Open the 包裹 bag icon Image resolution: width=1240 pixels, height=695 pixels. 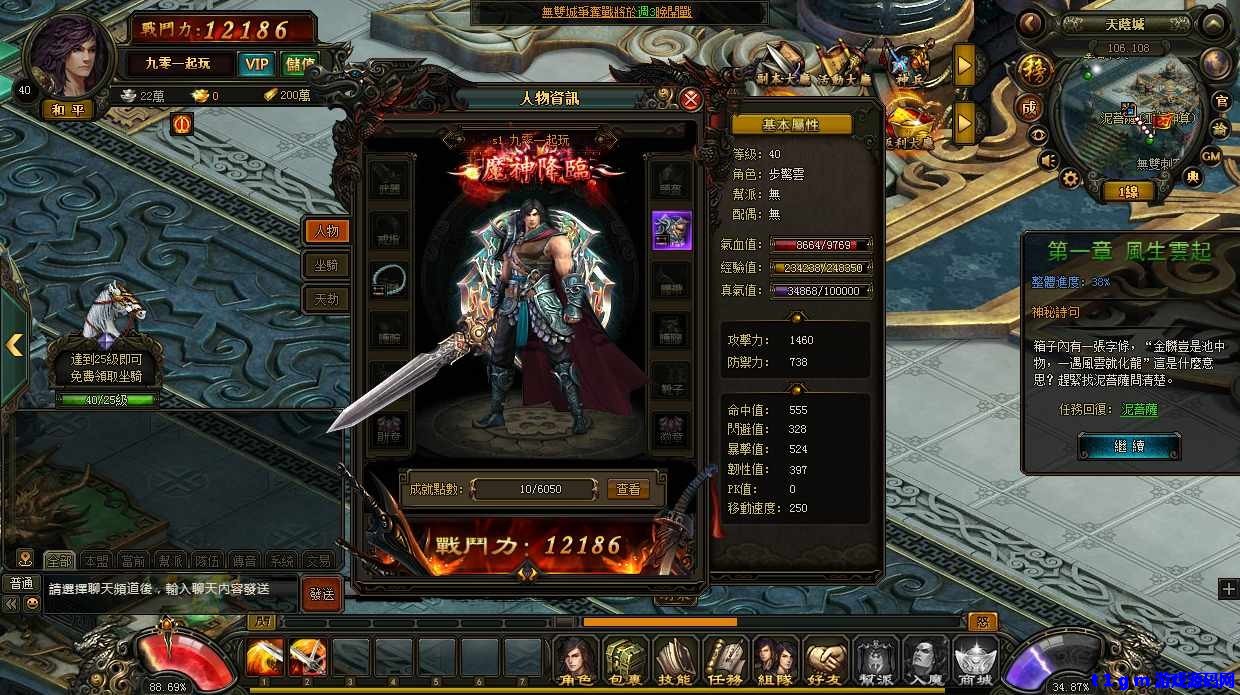(625, 660)
